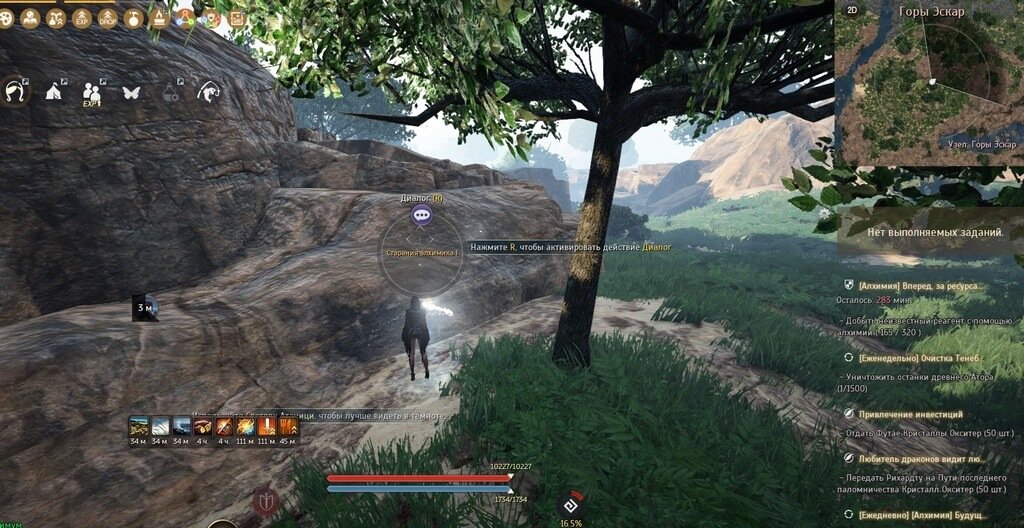
Task: Click the campfire icon in top bar
Action: [158, 18]
